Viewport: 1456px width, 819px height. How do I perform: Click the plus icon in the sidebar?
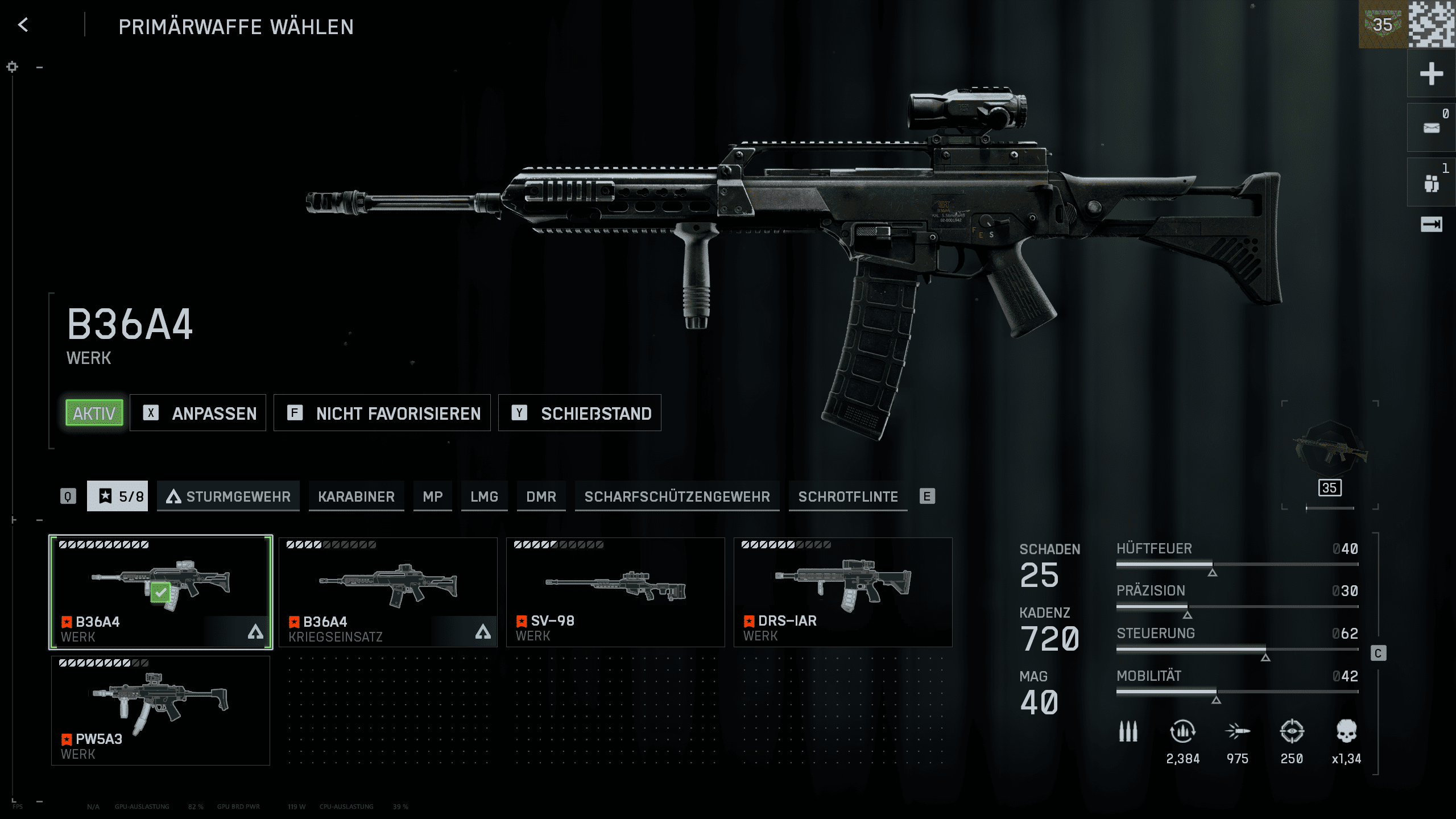(1431, 74)
